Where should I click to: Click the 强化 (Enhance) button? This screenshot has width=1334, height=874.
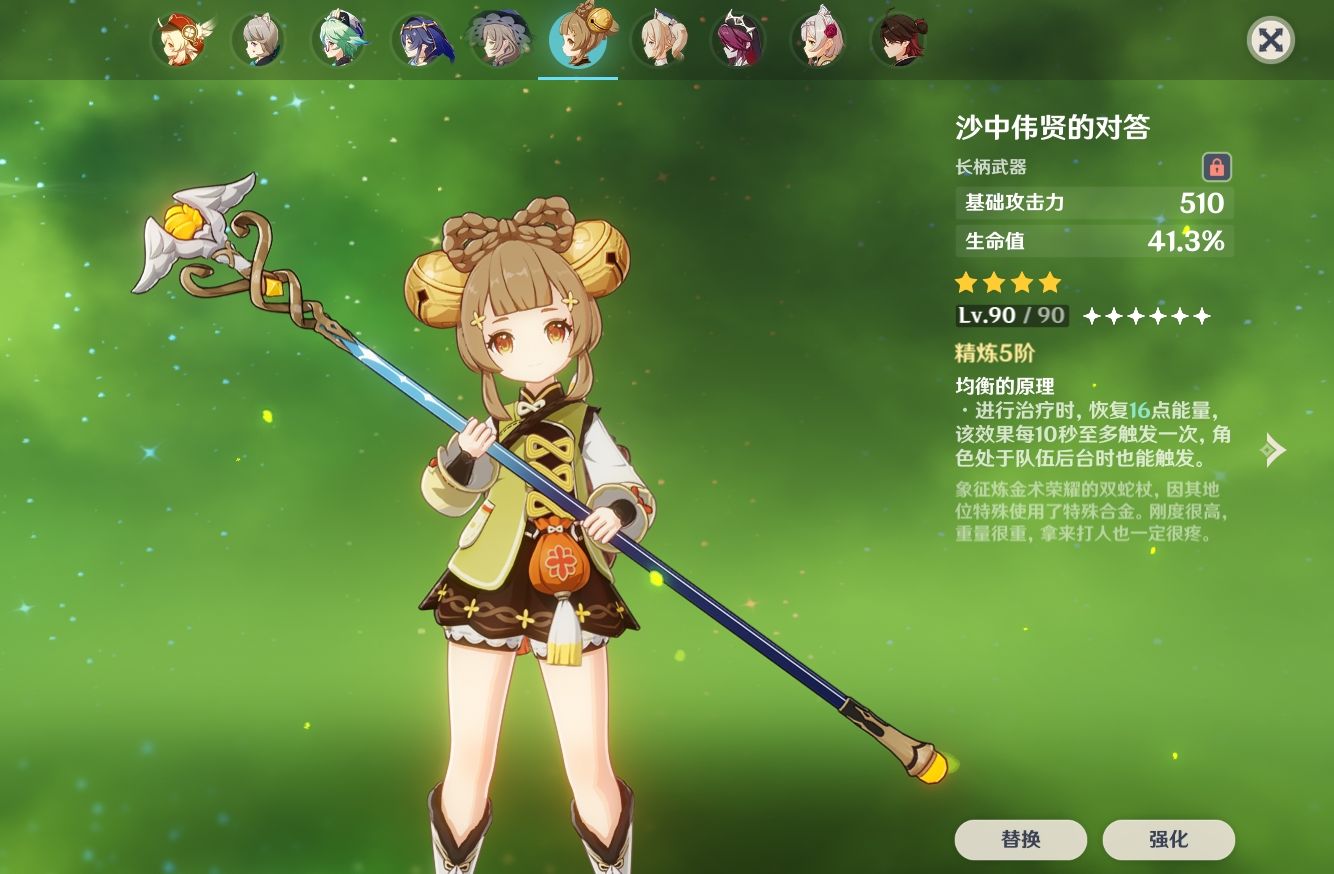[x=1169, y=840]
